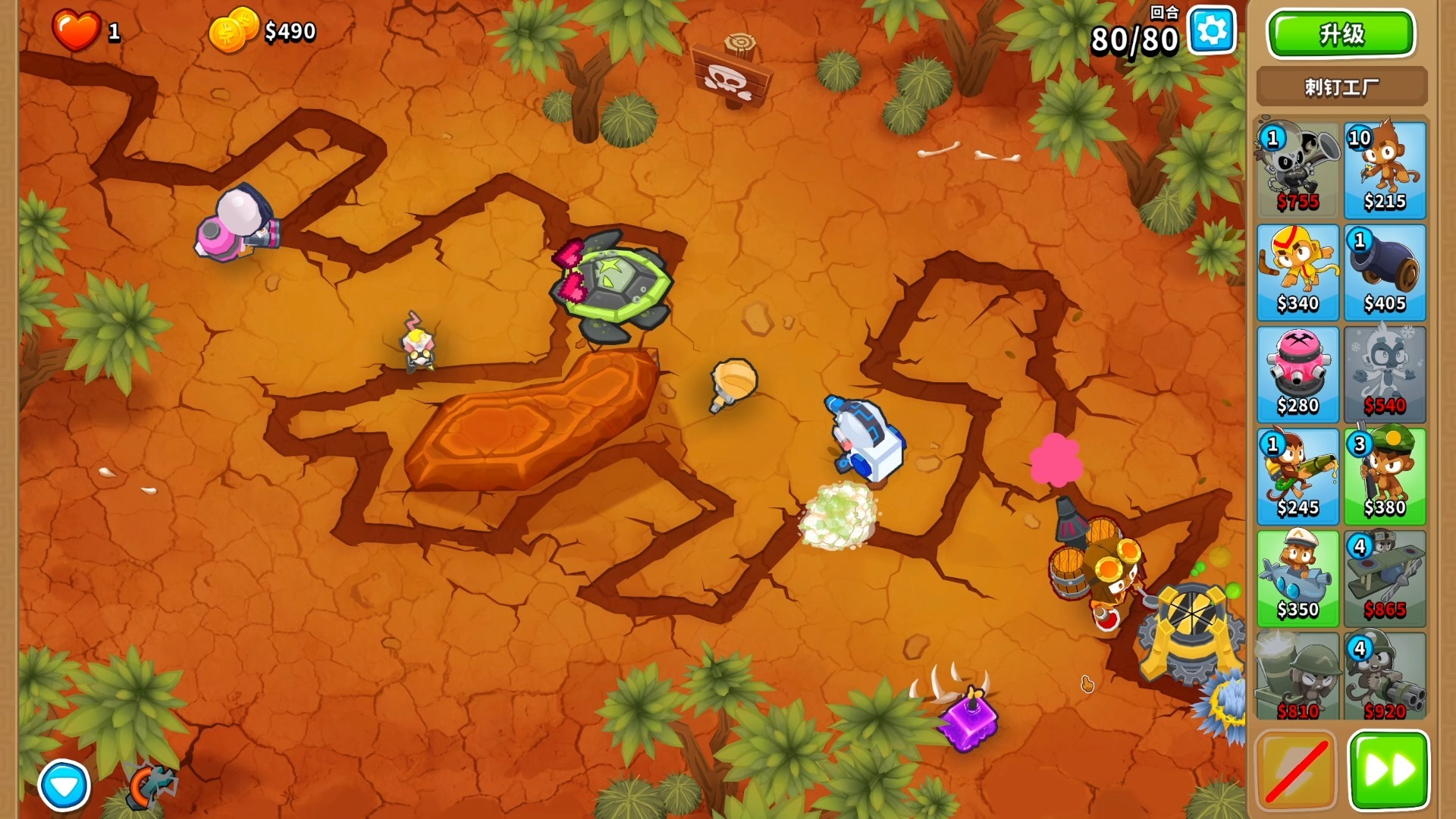
Task: Choose the $810 mortar monkey tower
Action: (x=1298, y=677)
